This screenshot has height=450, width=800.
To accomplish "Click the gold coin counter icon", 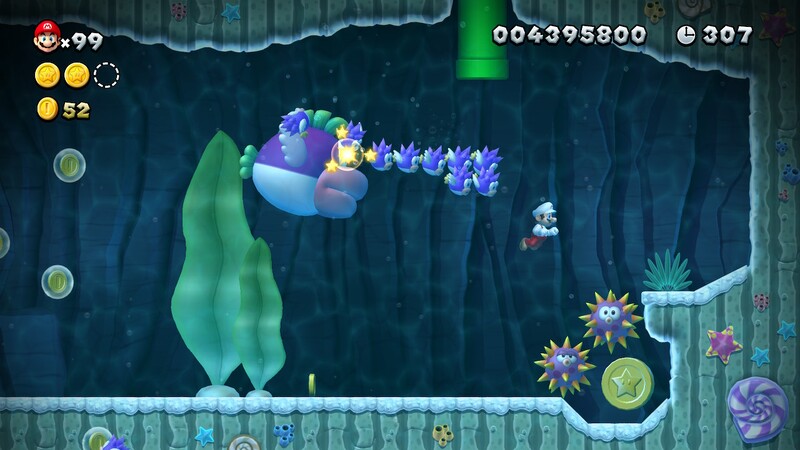I will coord(47,109).
